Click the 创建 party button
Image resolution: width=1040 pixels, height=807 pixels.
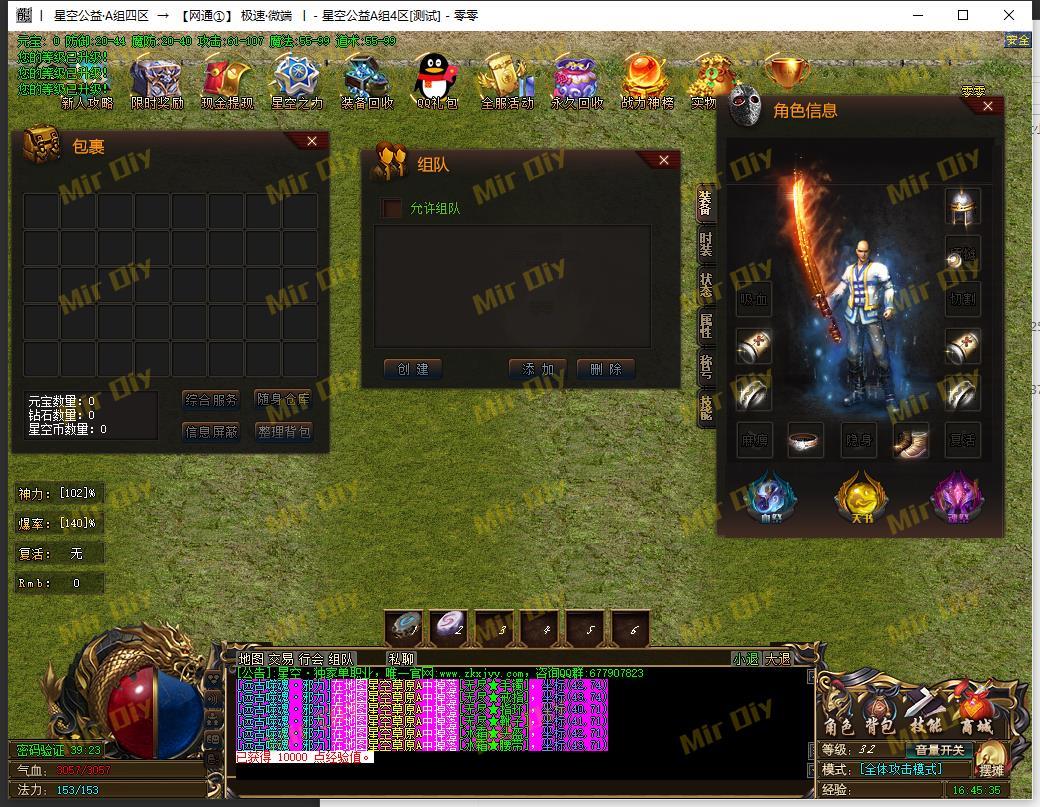413,369
